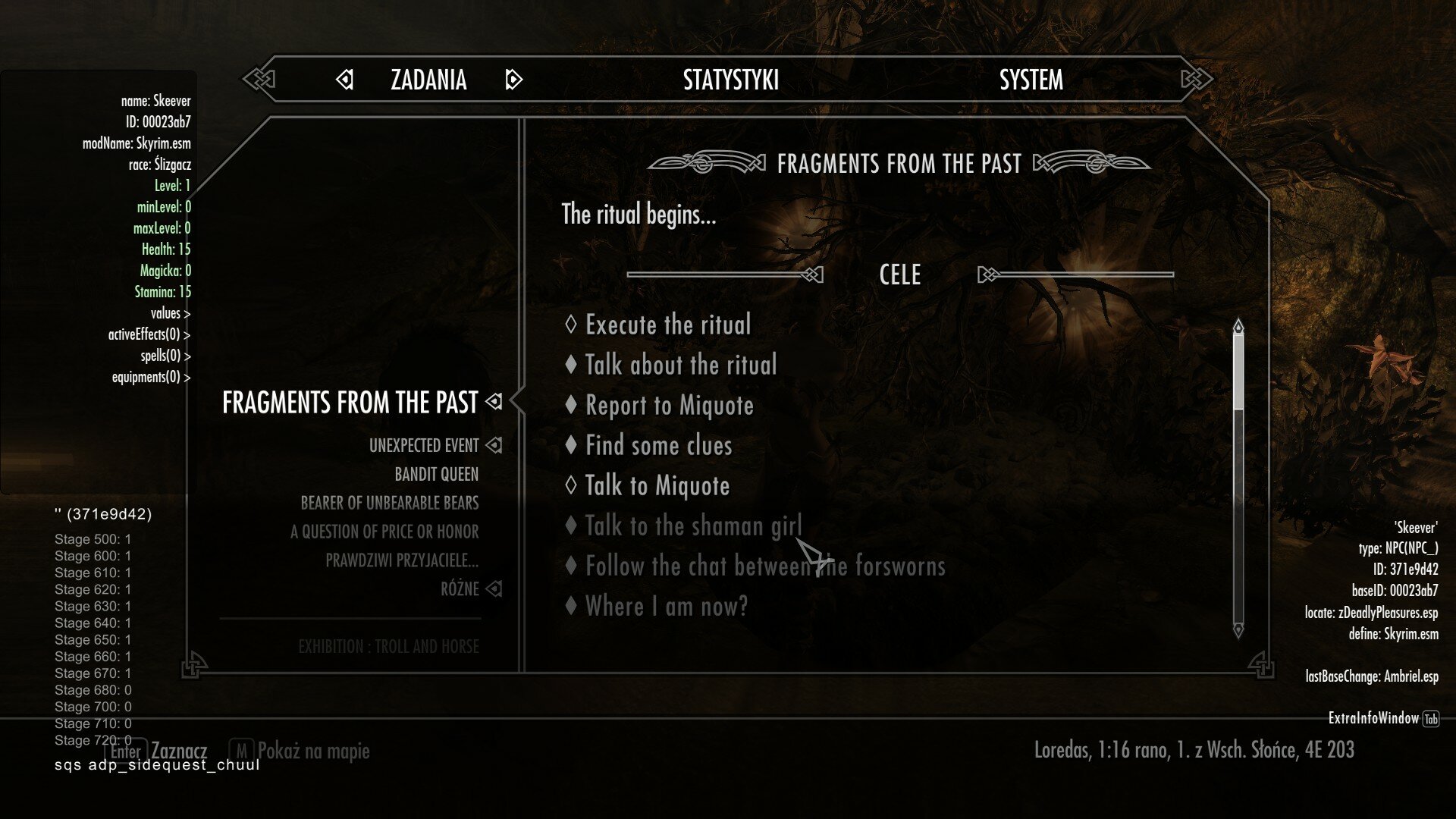The width and height of the screenshot is (1456, 819).
Task: Choose the Unexpected Event quest
Action: (424, 445)
